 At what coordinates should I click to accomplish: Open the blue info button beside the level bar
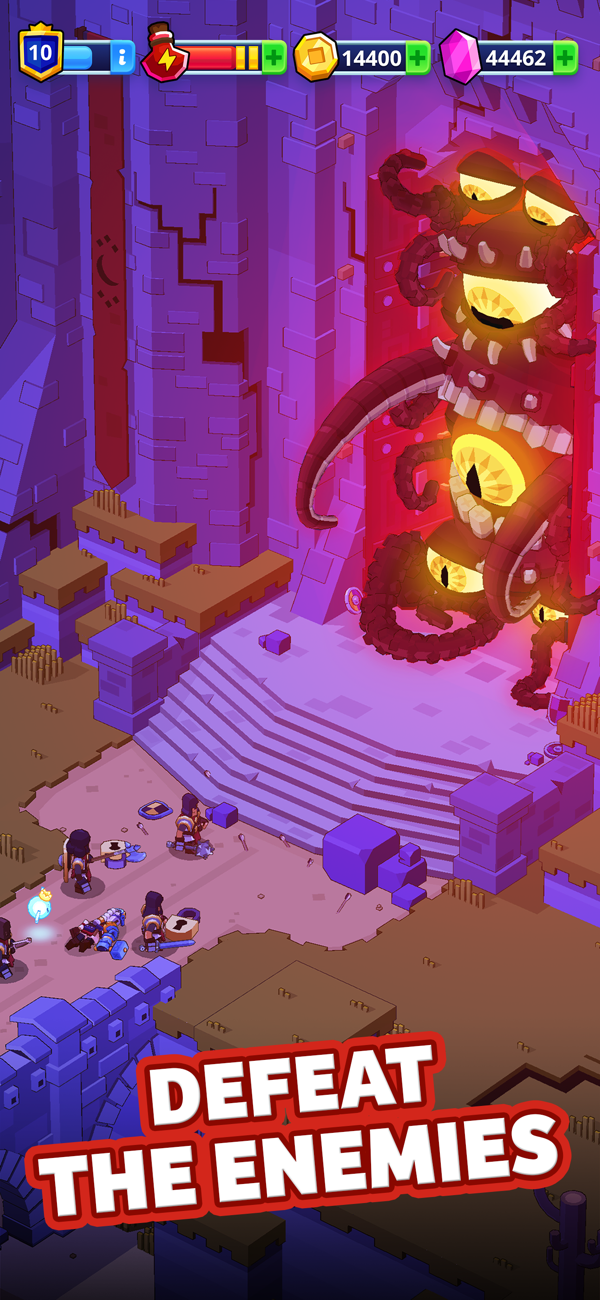[122, 58]
